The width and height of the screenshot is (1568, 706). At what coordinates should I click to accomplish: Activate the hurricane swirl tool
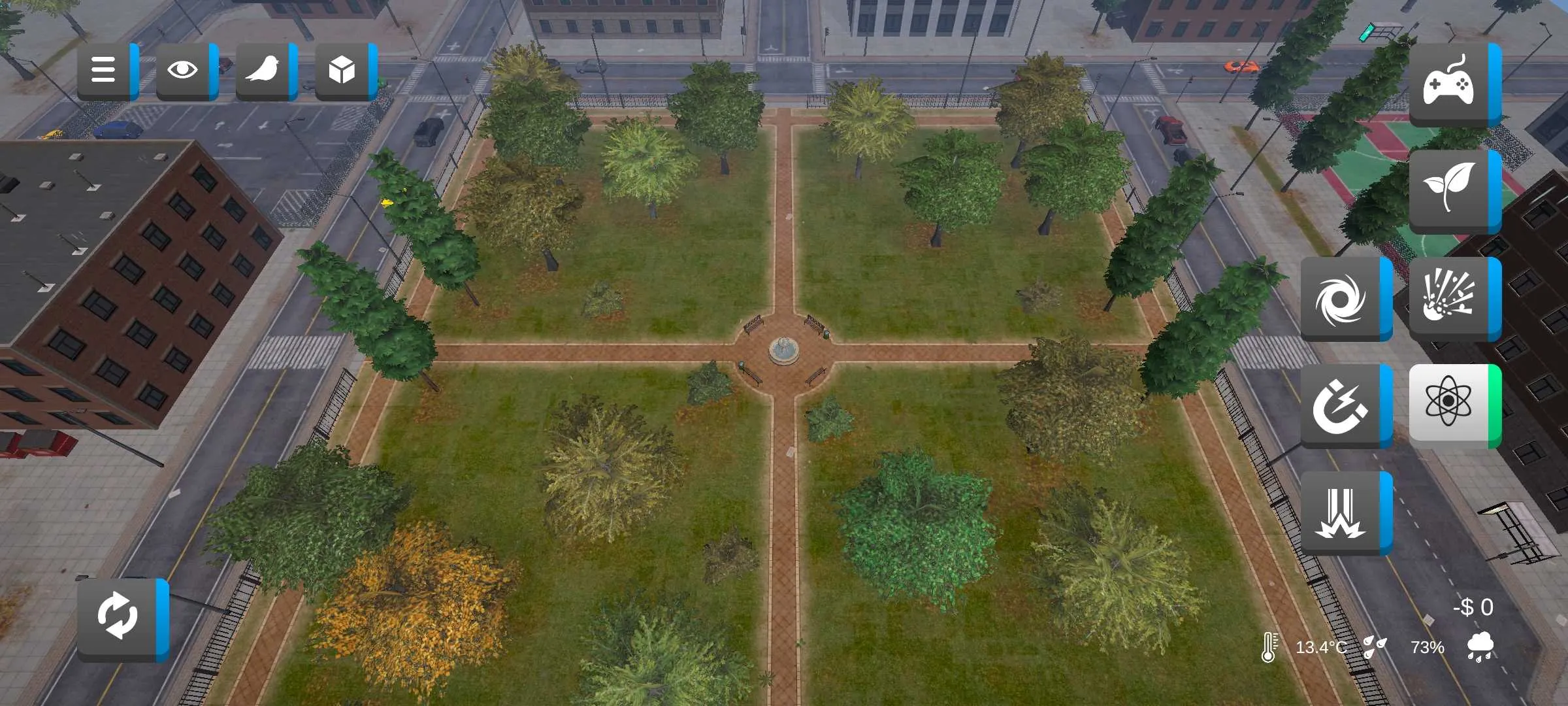1342,299
